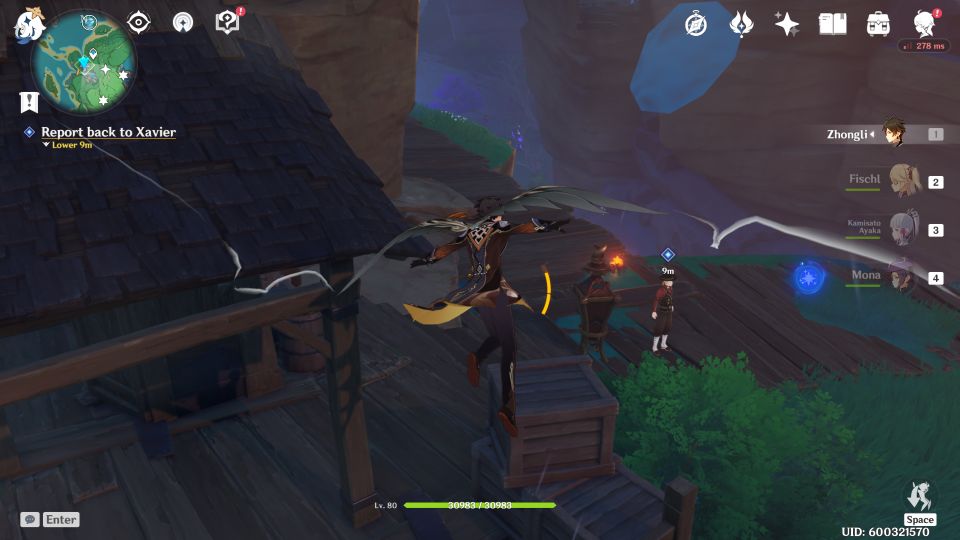Open the eye-shaped icon beside the minimap

click(138, 23)
